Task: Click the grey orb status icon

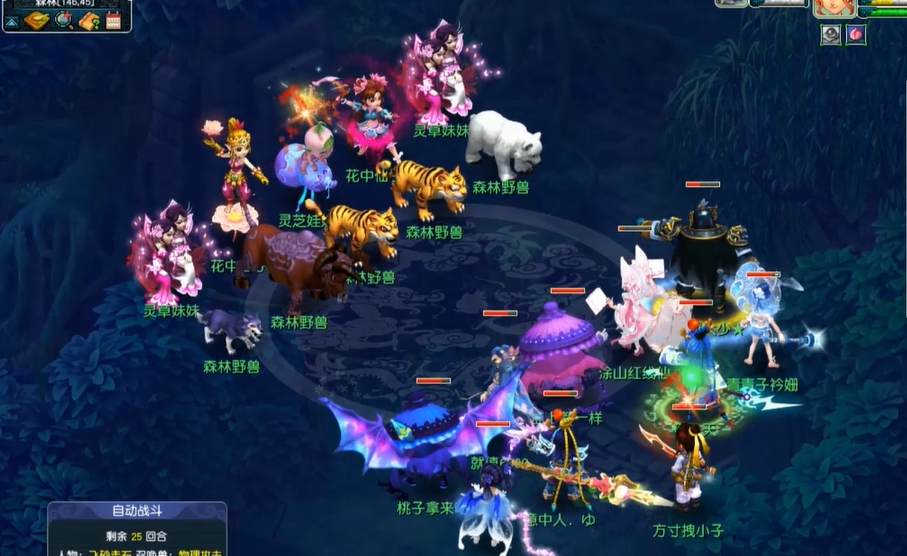Action: coord(831,35)
